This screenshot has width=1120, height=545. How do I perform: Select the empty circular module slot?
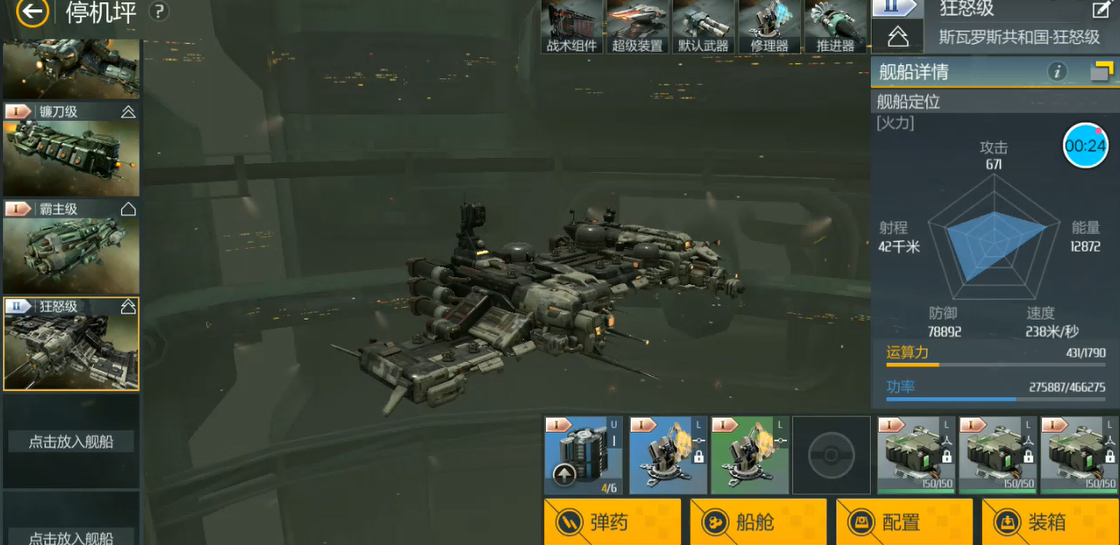831,455
